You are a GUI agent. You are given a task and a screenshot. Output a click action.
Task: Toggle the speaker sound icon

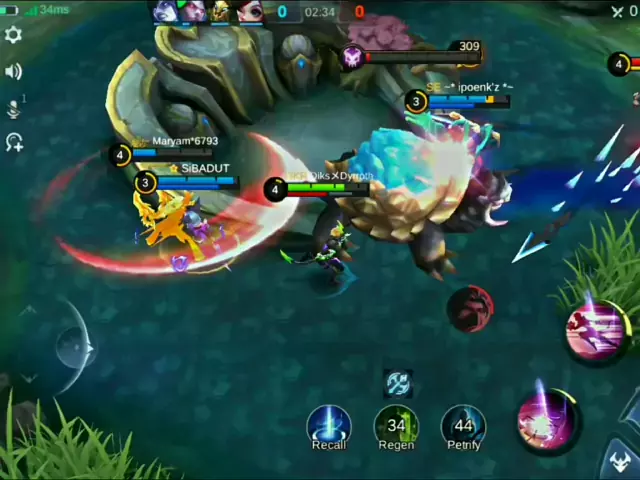14,71
